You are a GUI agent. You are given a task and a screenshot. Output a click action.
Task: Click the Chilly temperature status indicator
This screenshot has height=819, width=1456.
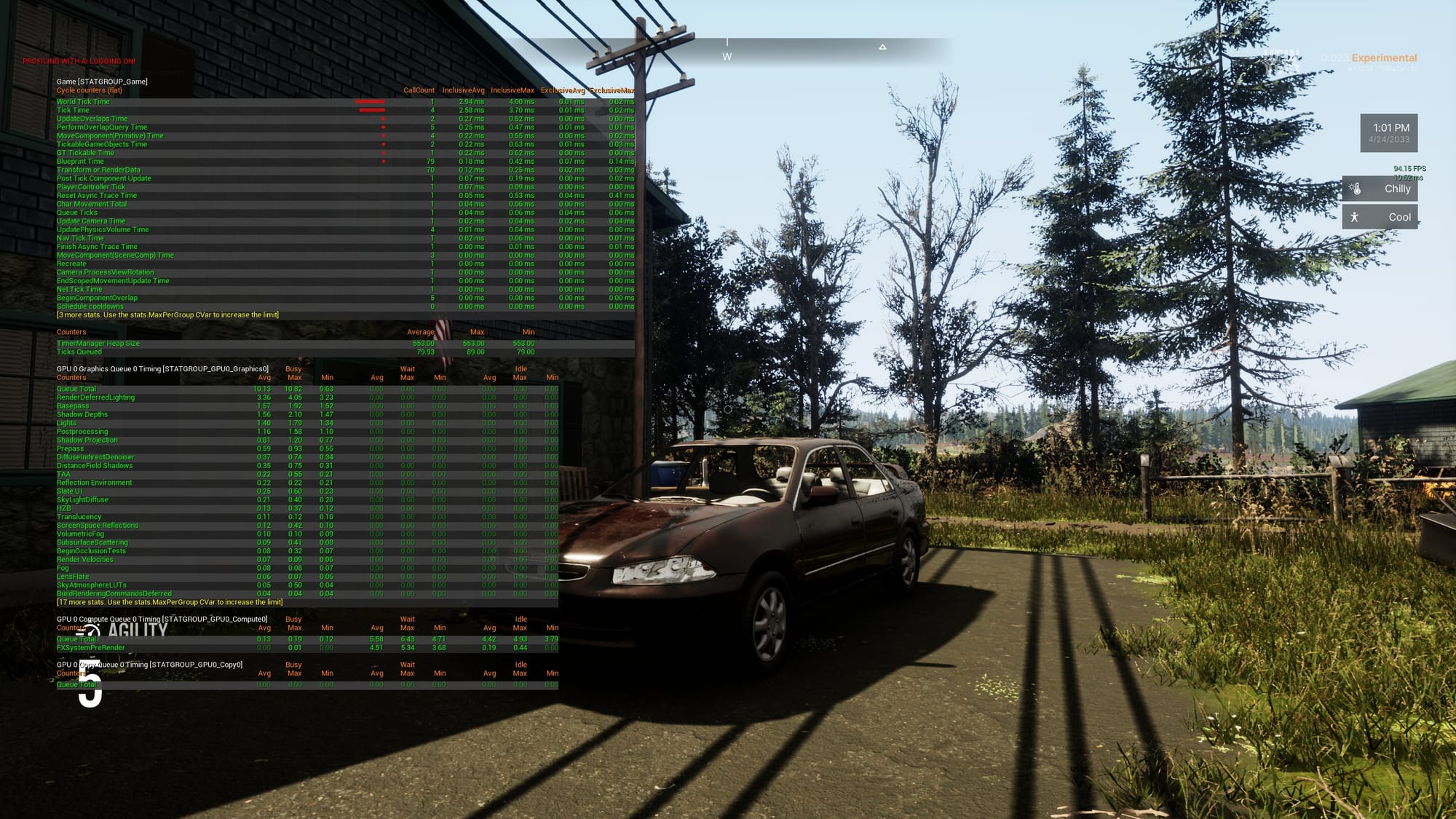click(1380, 189)
